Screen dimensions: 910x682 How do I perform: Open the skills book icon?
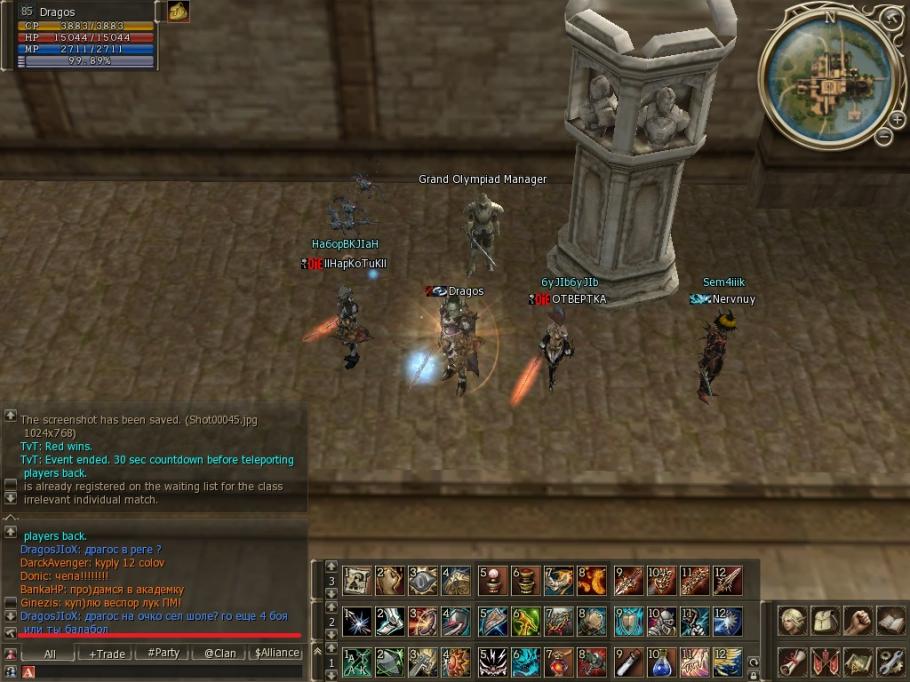(890, 622)
